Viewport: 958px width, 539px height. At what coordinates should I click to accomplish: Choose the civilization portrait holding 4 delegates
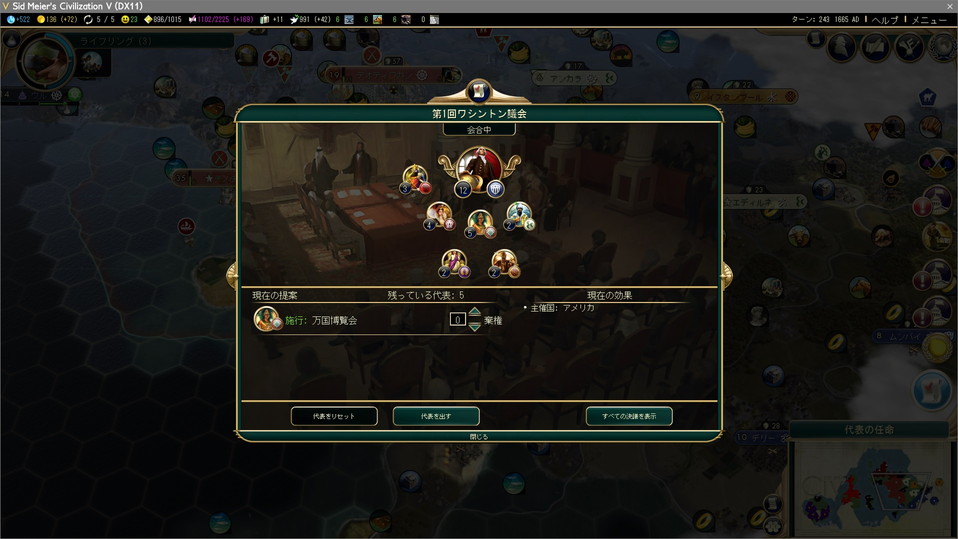tap(439, 214)
